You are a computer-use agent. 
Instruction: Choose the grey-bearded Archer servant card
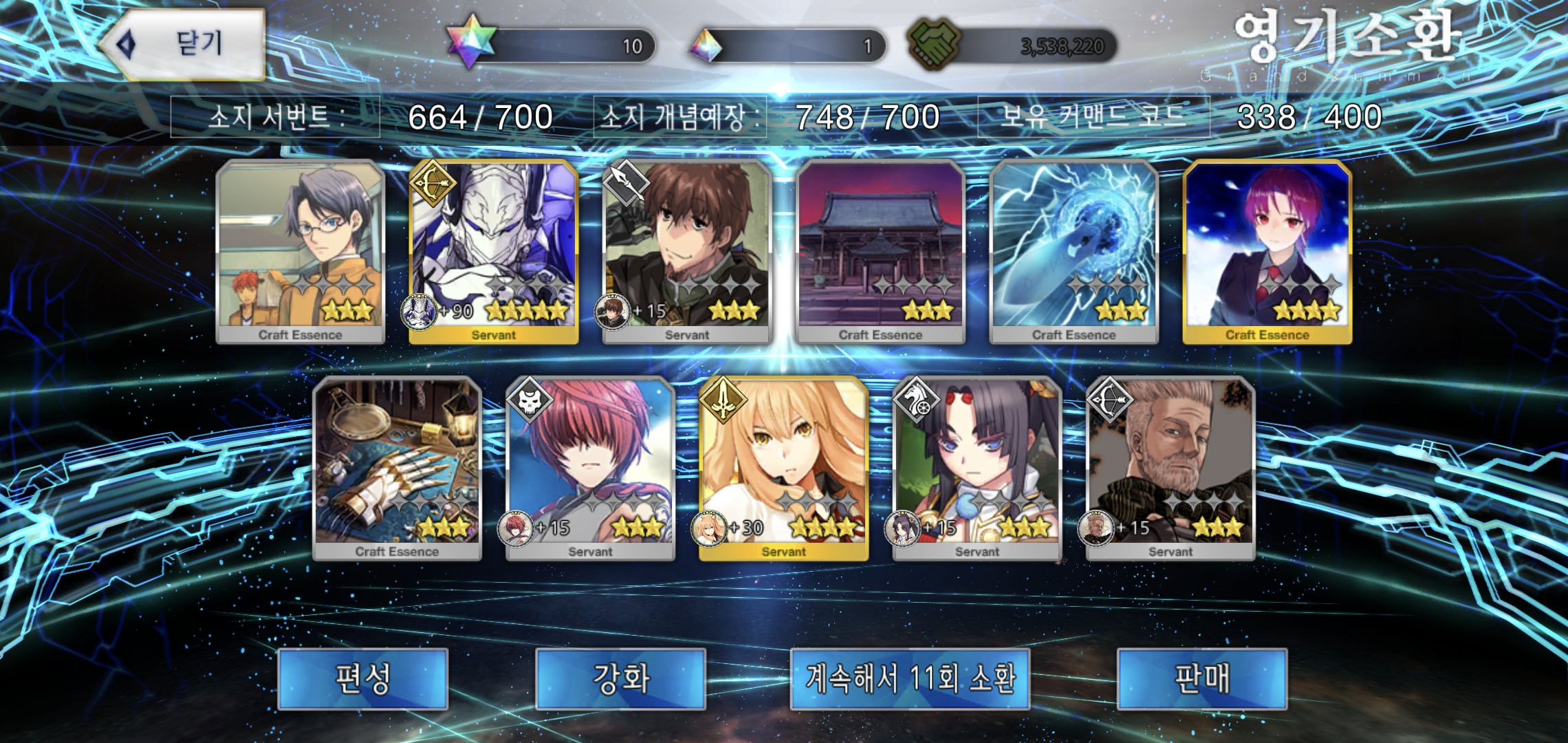1170,469
